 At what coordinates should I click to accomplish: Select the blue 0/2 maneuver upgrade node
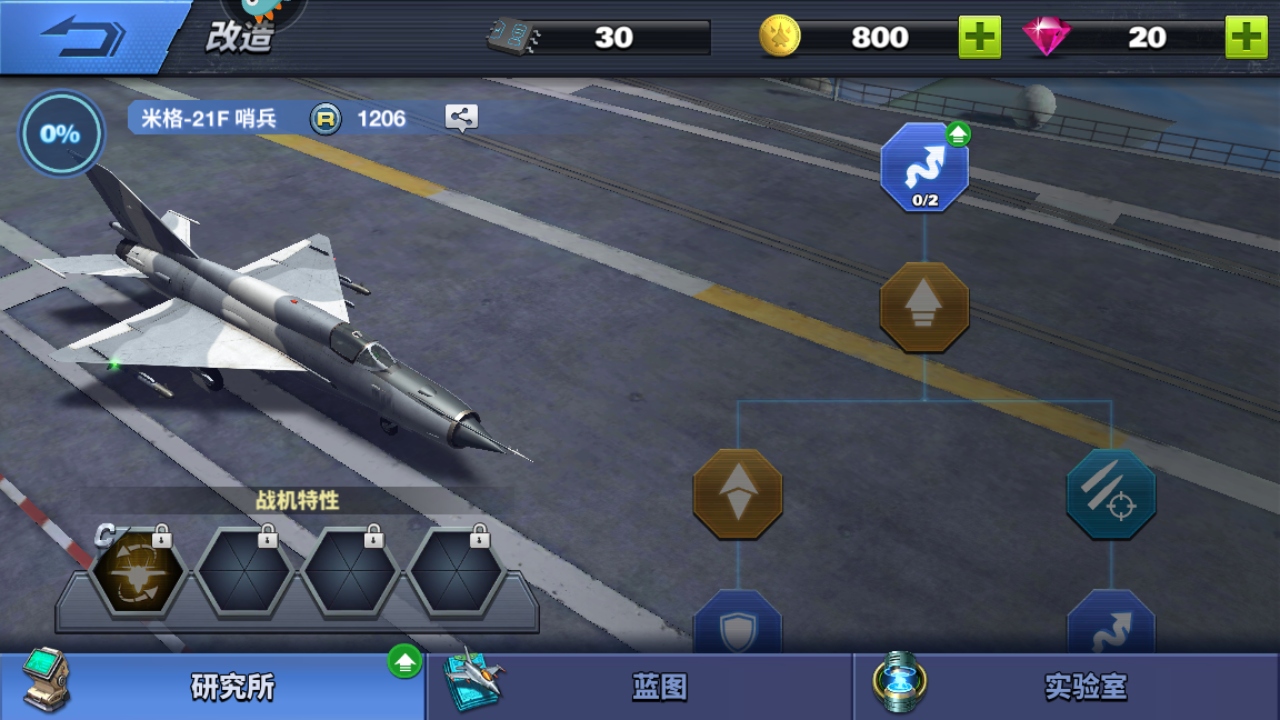[x=924, y=168]
